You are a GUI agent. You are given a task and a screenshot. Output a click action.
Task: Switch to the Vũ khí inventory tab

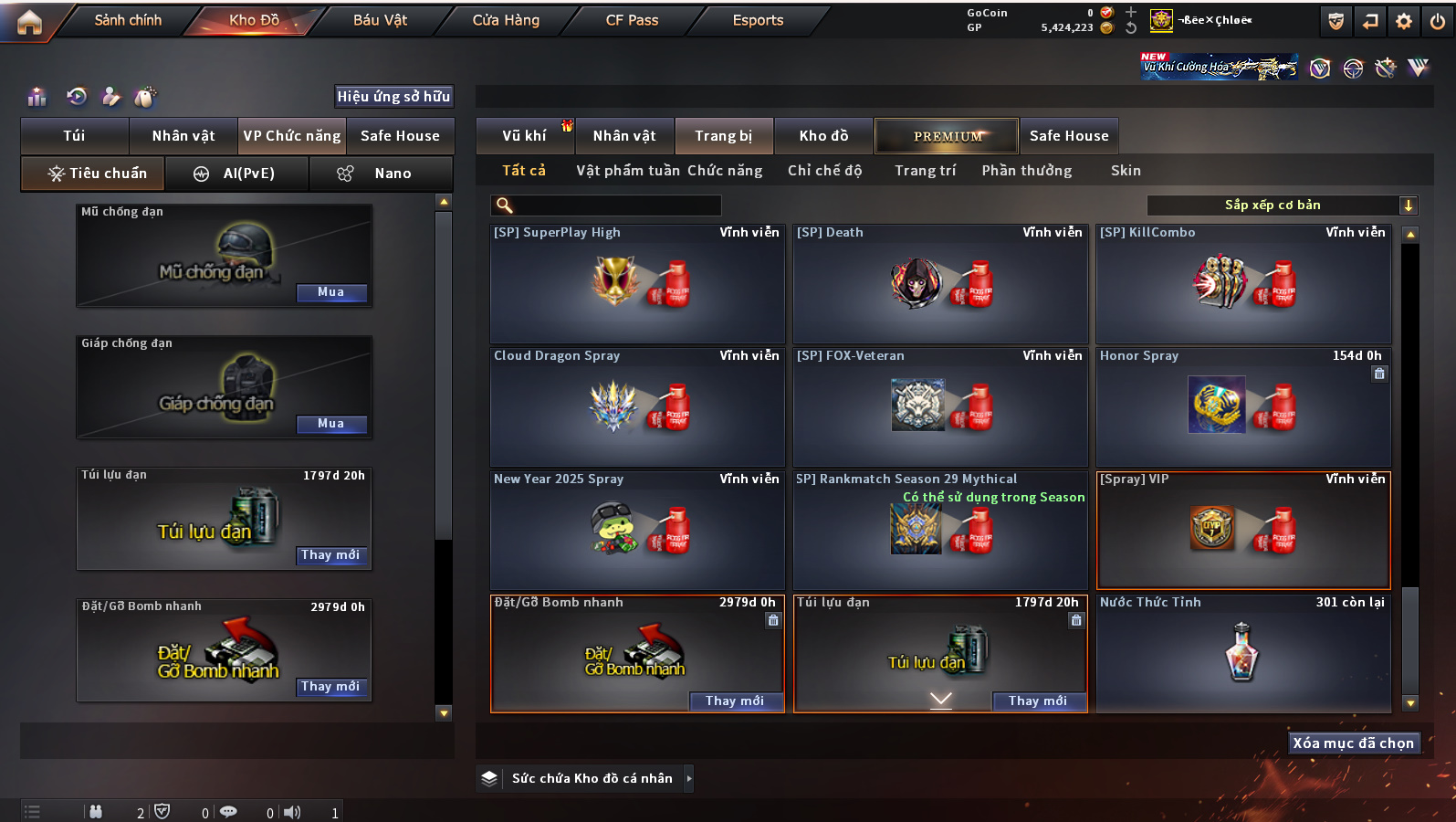pyautogui.click(x=524, y=136)
